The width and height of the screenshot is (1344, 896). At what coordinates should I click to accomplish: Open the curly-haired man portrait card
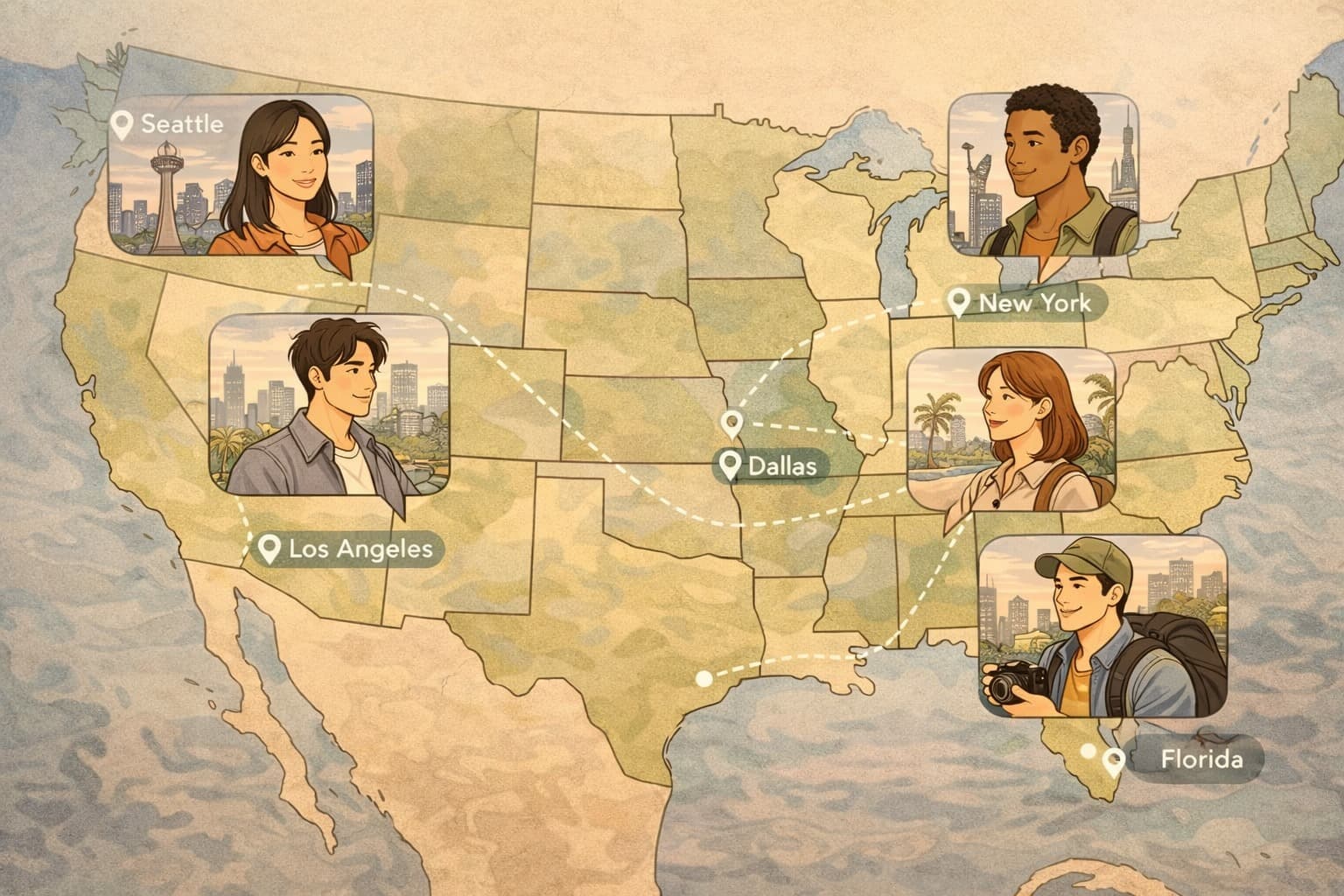pos(1043,175)
